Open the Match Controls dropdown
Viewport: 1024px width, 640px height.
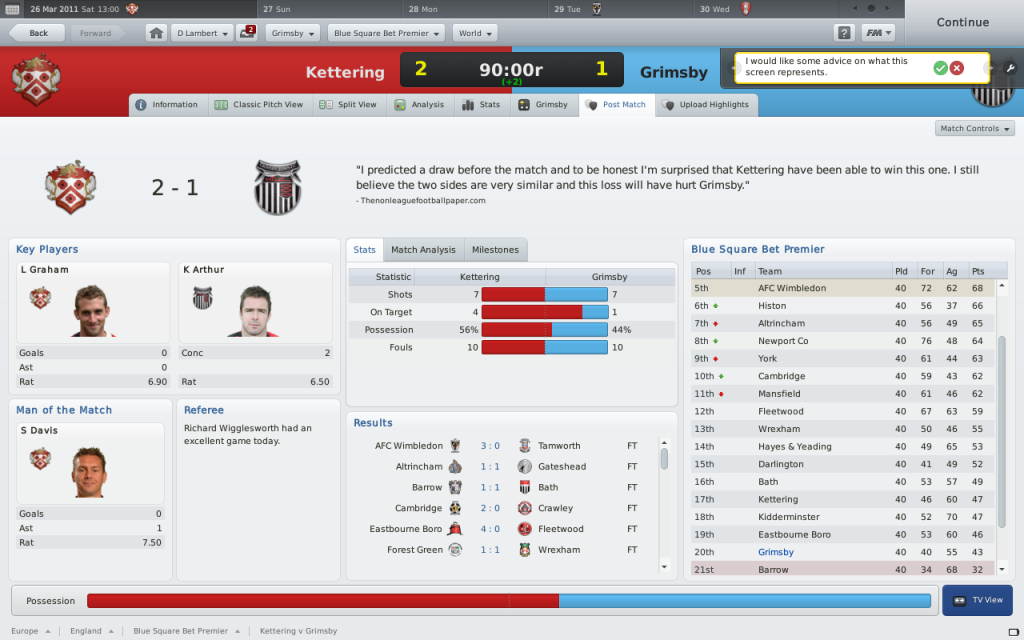tap(975, 129)
